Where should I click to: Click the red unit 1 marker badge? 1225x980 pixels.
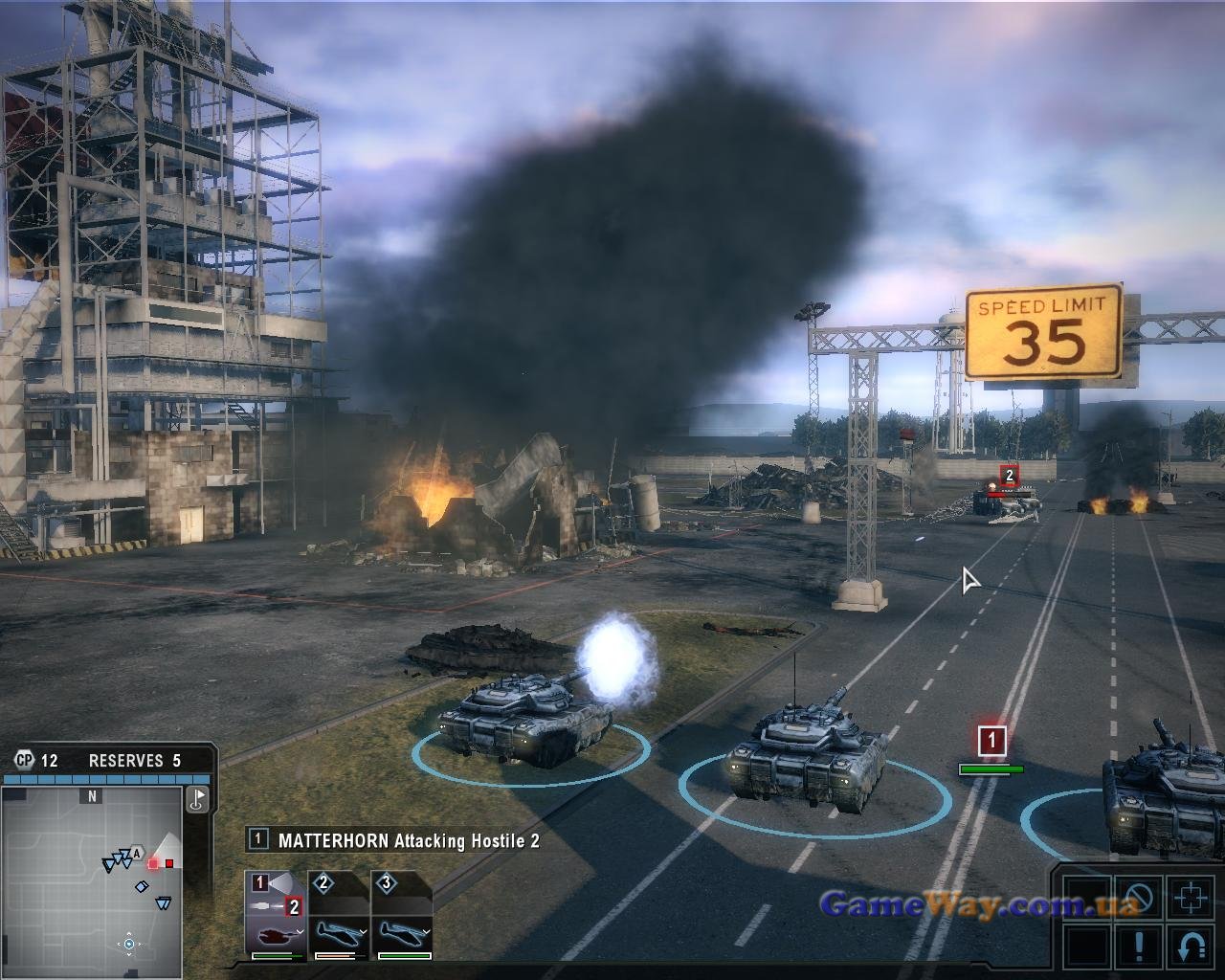click(991, 740)
